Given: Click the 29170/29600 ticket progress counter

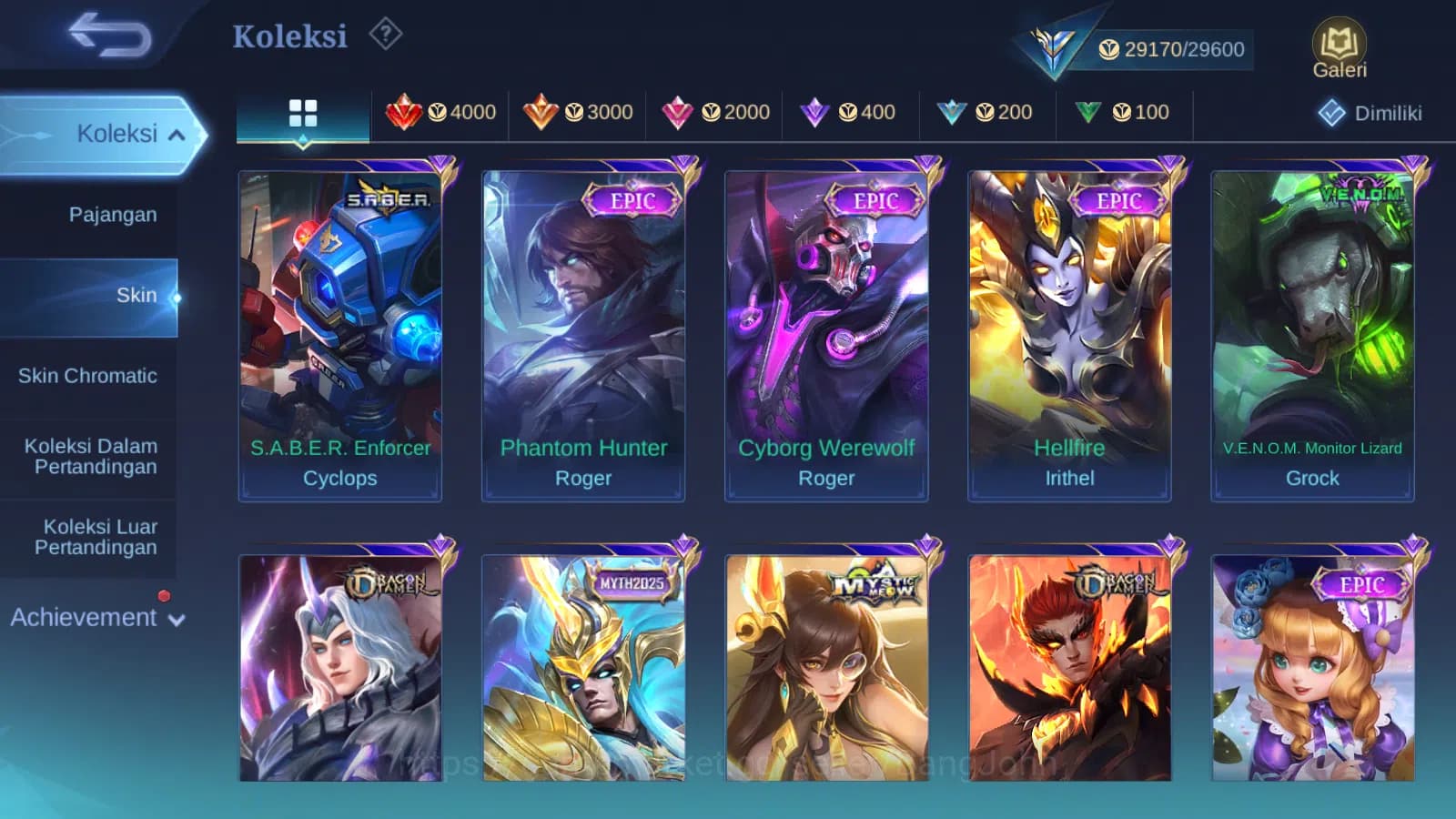Looking at the screenshot, I should pos(1178,49).
